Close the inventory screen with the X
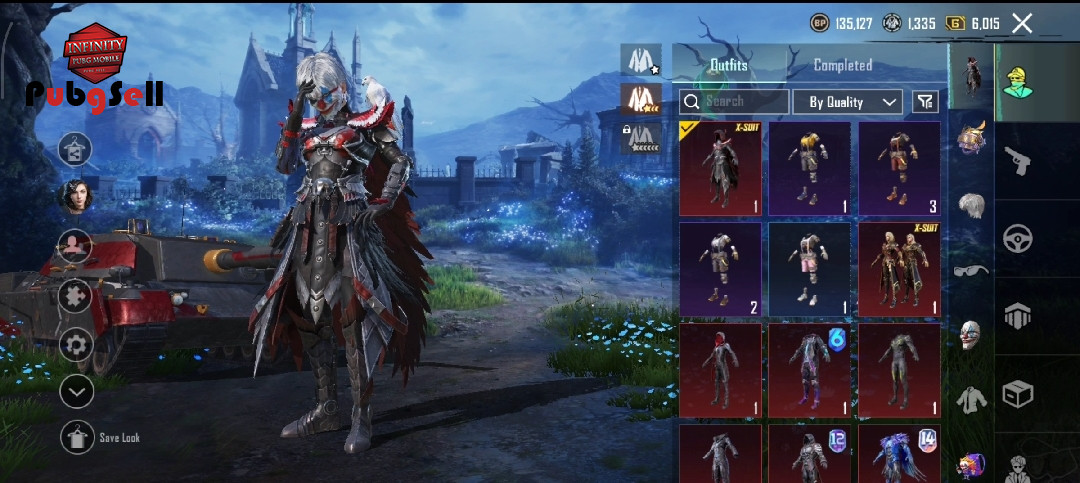The image size is (1080, 483). 1022,23
